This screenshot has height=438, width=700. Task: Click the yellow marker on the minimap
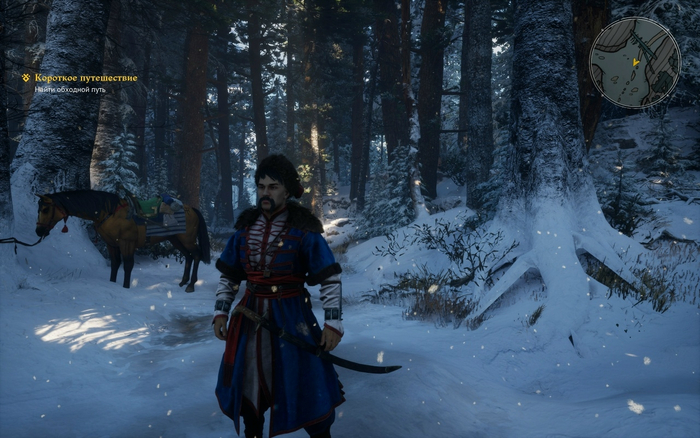click(x=635, y=62)
